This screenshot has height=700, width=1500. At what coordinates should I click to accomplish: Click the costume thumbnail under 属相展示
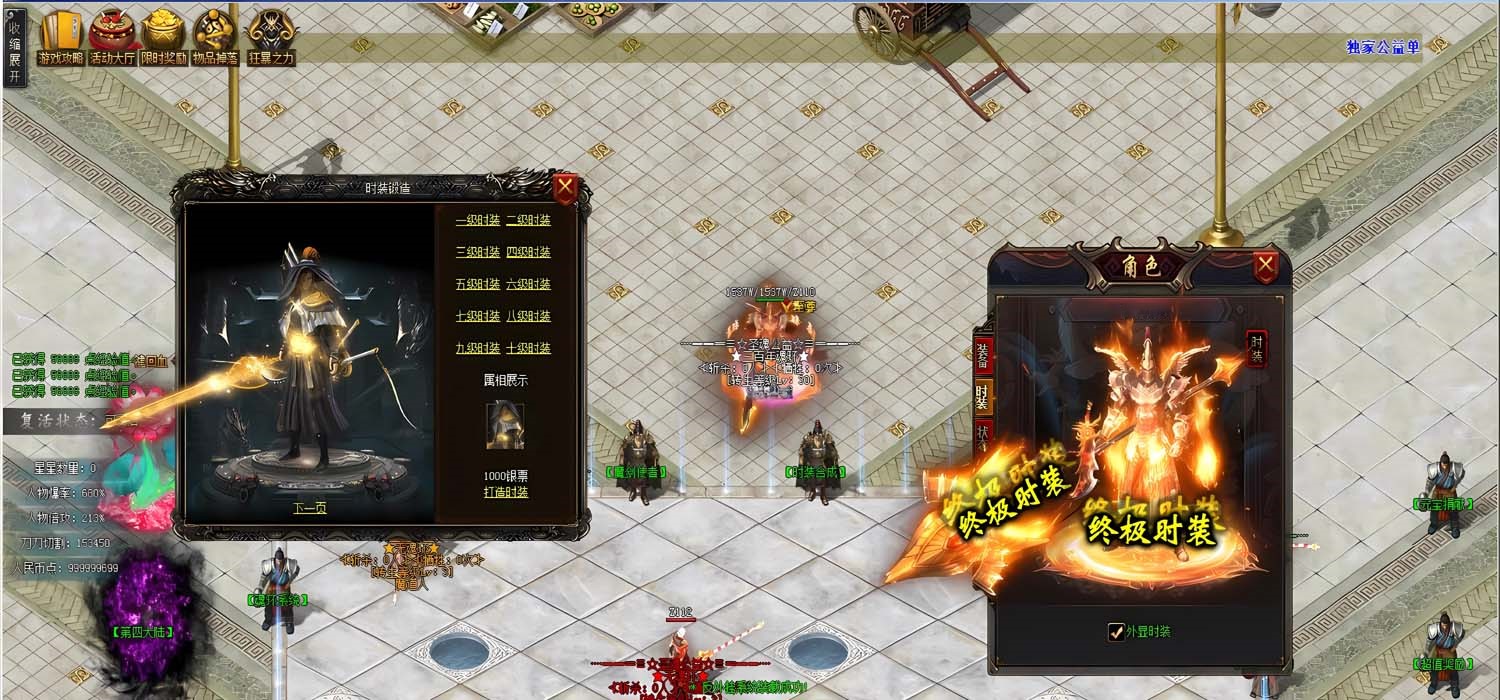pos(505,425)
